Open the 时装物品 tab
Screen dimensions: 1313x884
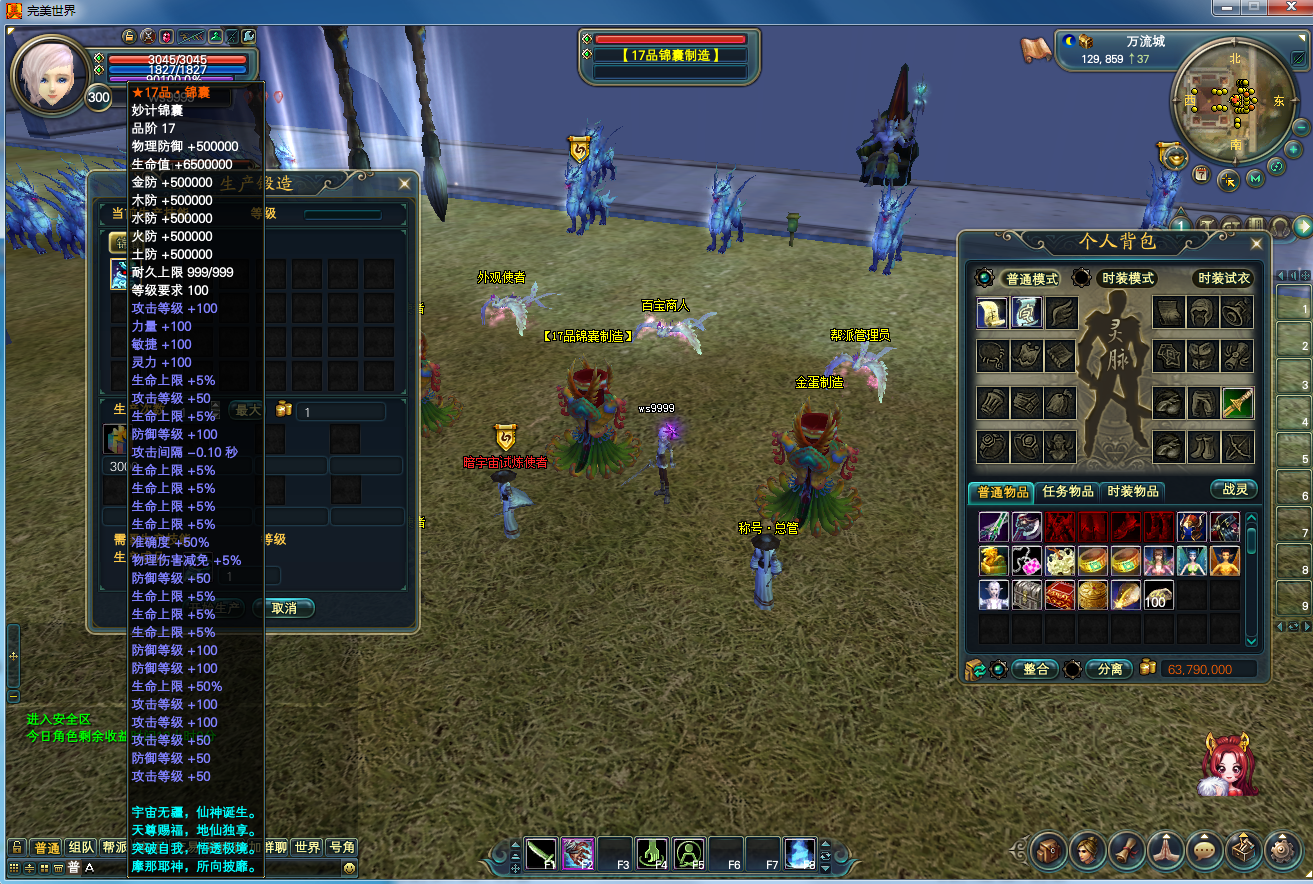1133,491
